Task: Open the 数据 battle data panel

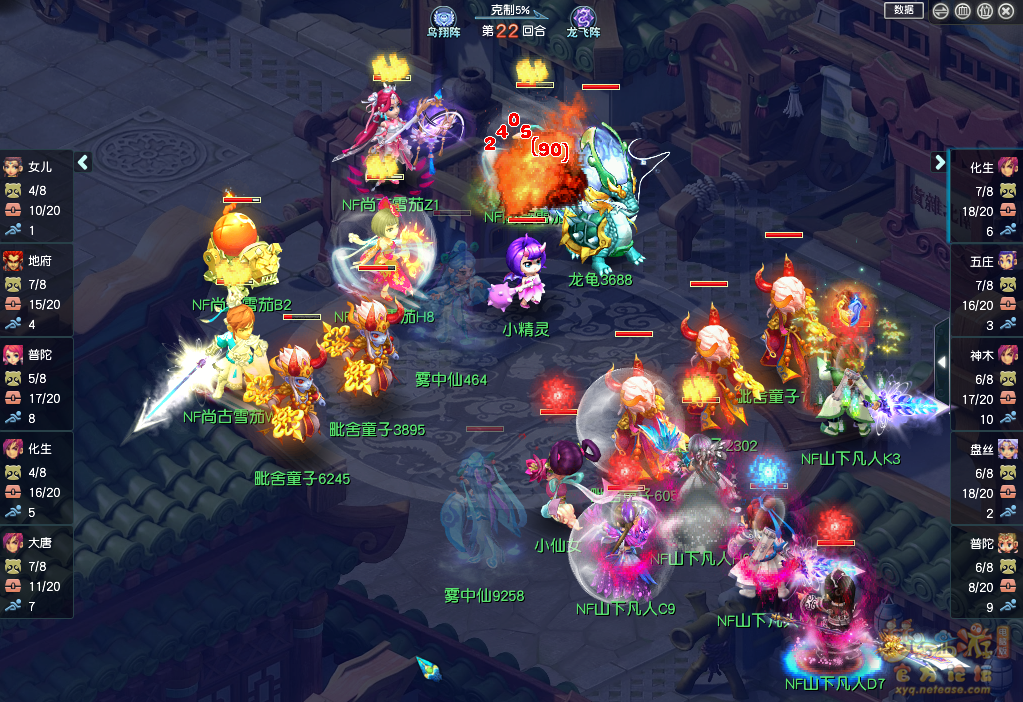Action: pyautogui.click(x=903, y=10)
